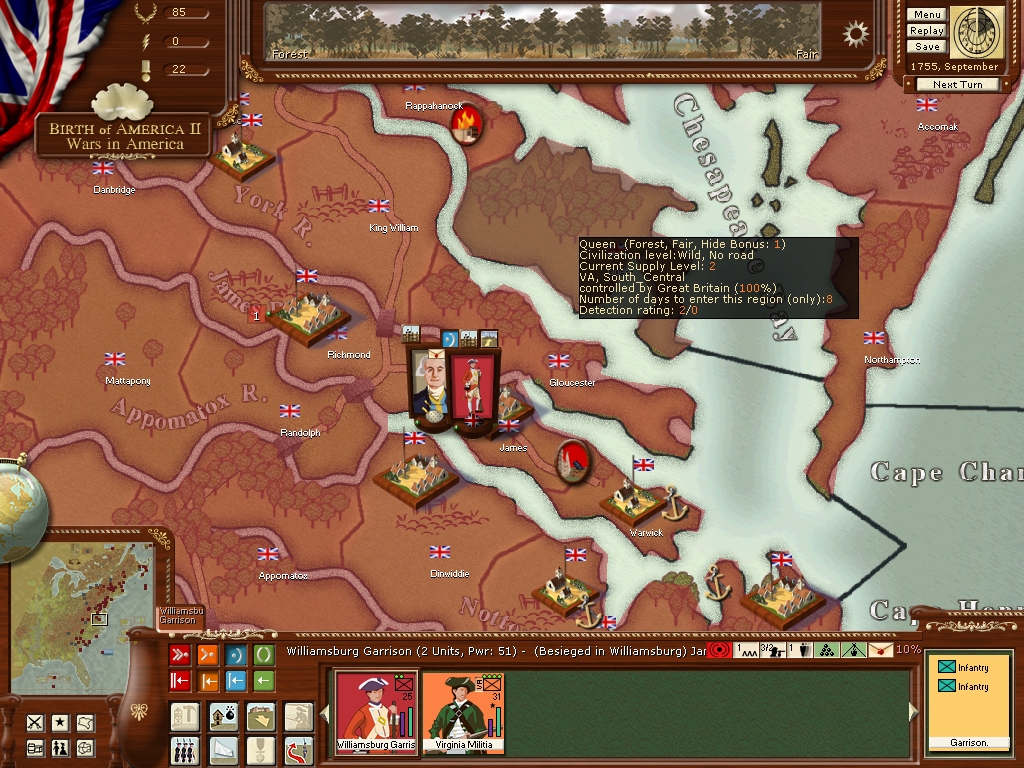
Task: End turn with Next Turn button
Action: (x=957, y=85)
